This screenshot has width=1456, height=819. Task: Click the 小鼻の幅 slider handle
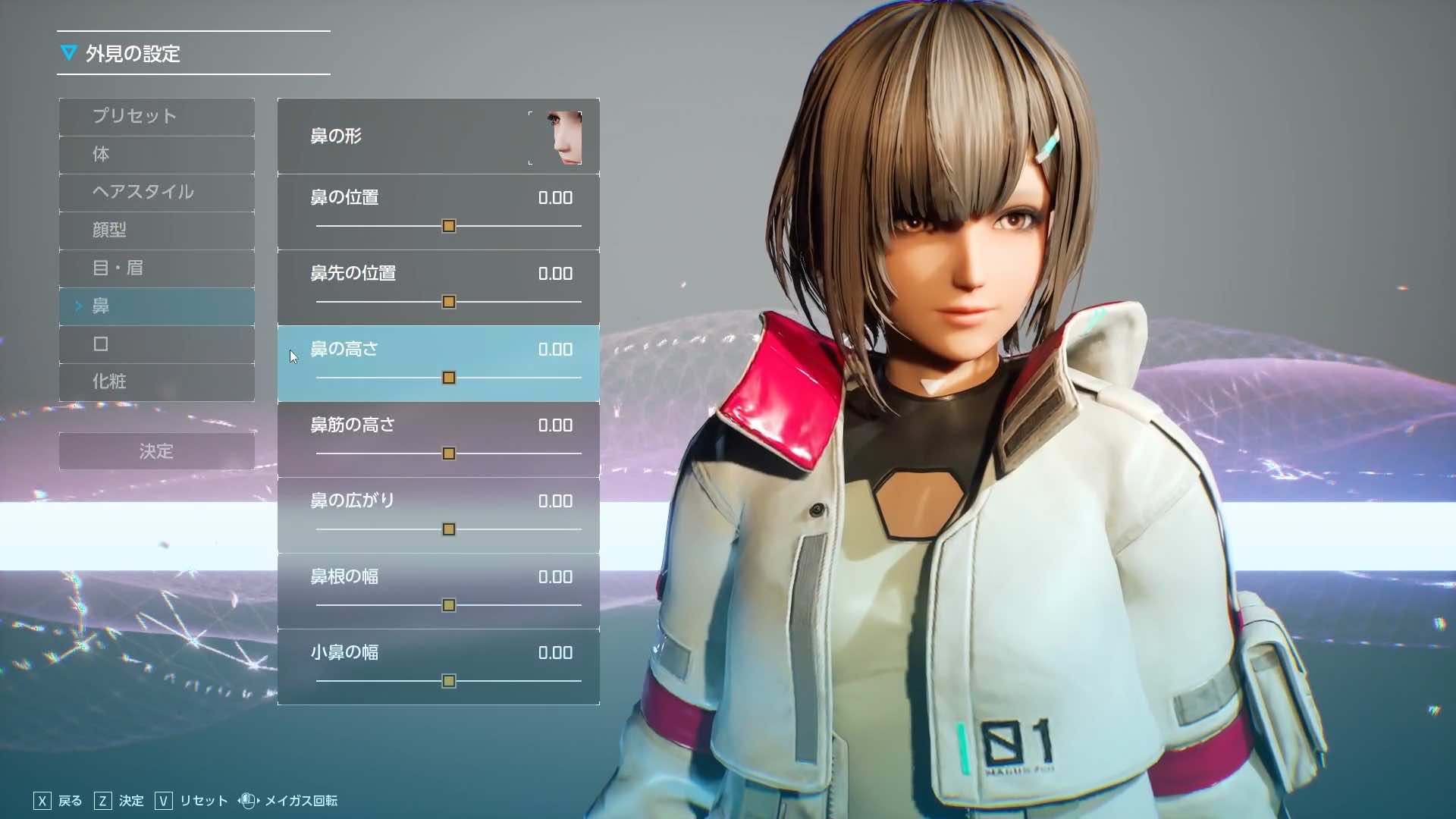click(449, 681)
